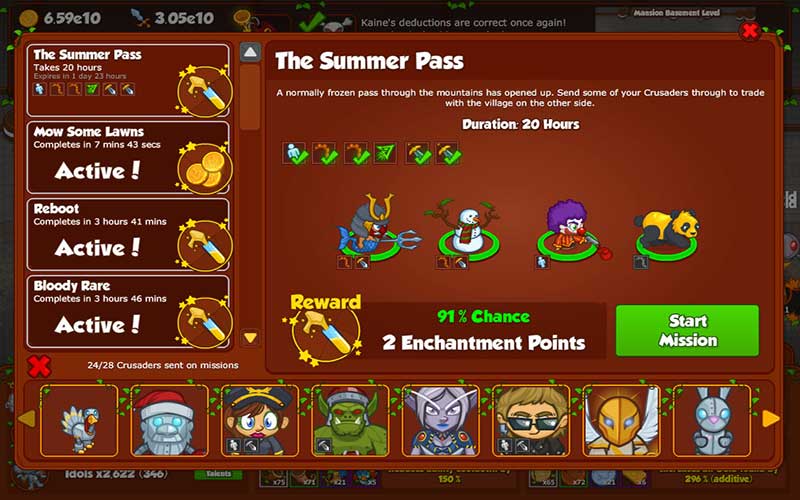Select the pale elf crusader portrait
Screen dimensions: 800x500
coord(440,420)
